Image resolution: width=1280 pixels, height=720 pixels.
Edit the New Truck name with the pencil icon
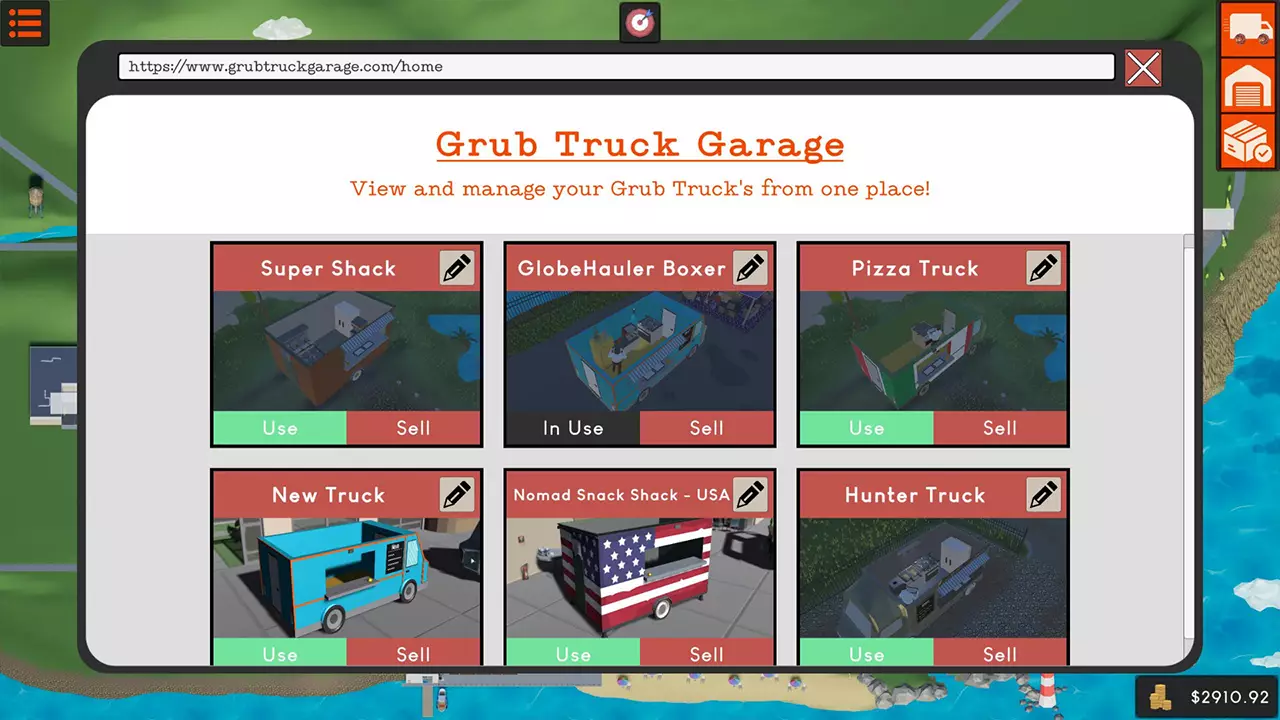(x=458, y=494)
